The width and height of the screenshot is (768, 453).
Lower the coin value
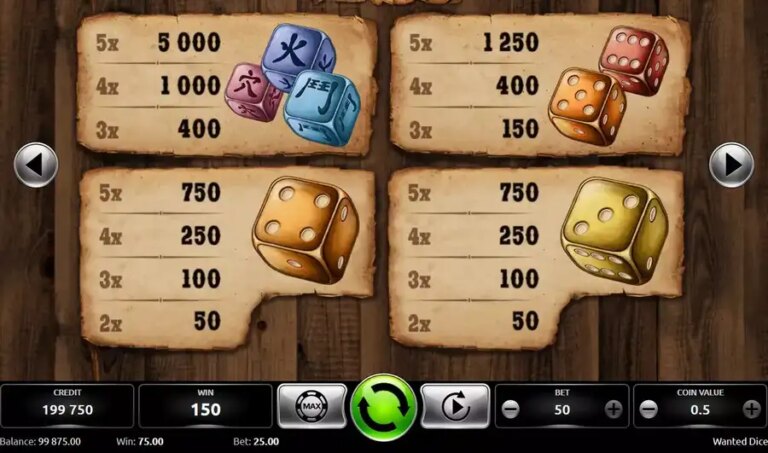pos(649,409)
